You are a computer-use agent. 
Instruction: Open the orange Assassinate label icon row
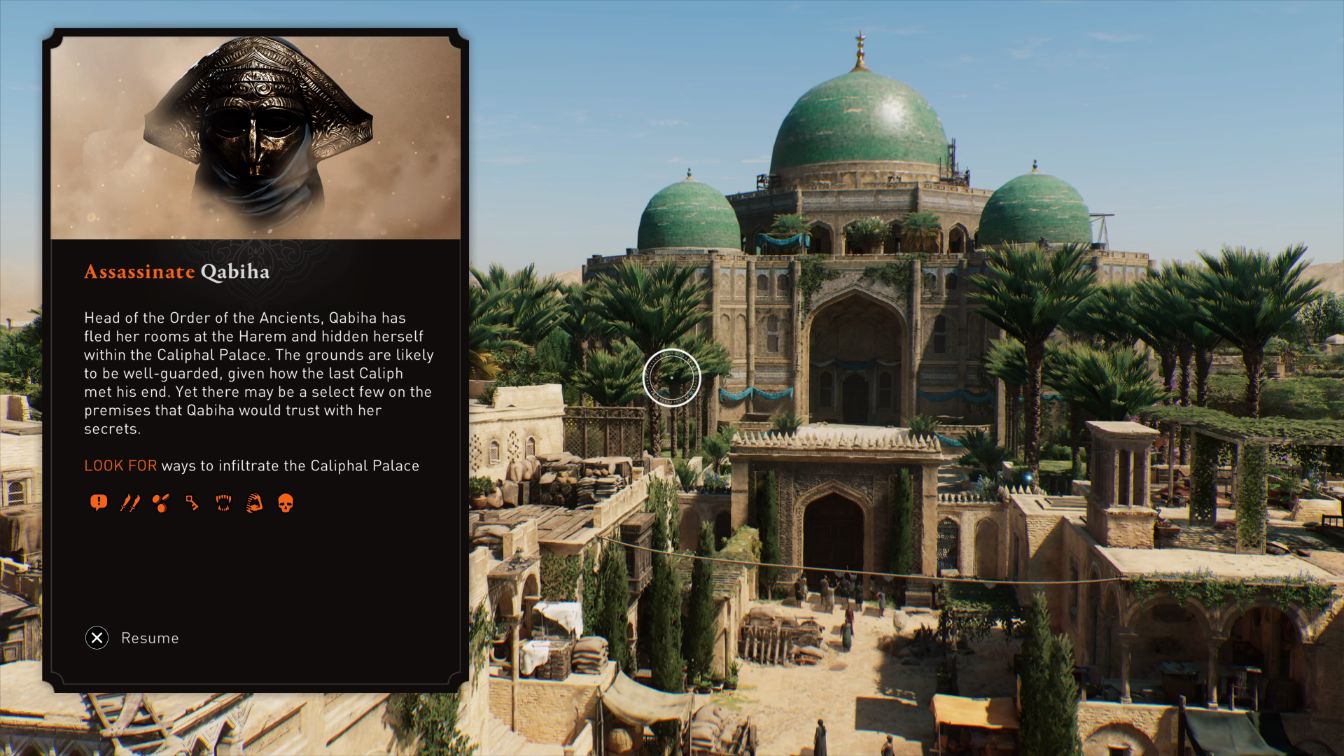point(190,501)
